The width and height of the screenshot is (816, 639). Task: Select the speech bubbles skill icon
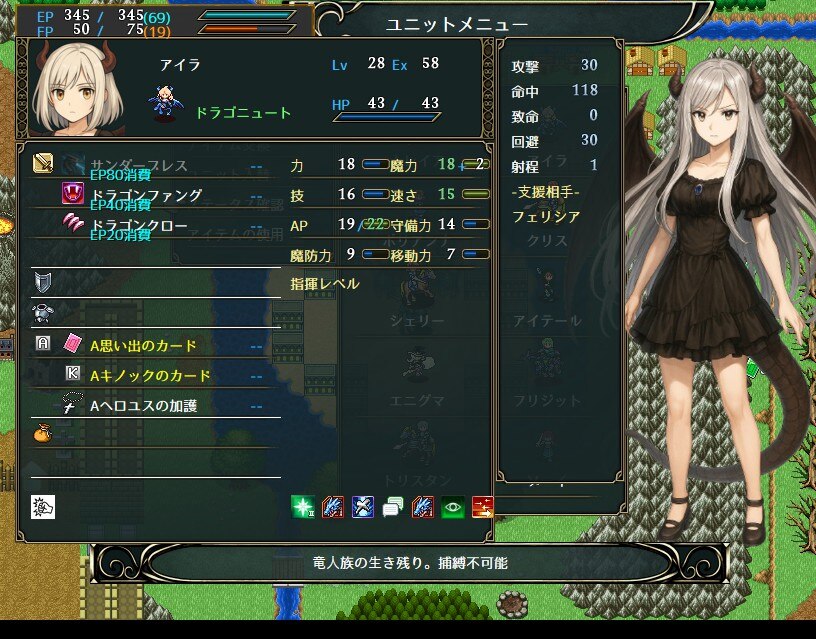point(393,507)
